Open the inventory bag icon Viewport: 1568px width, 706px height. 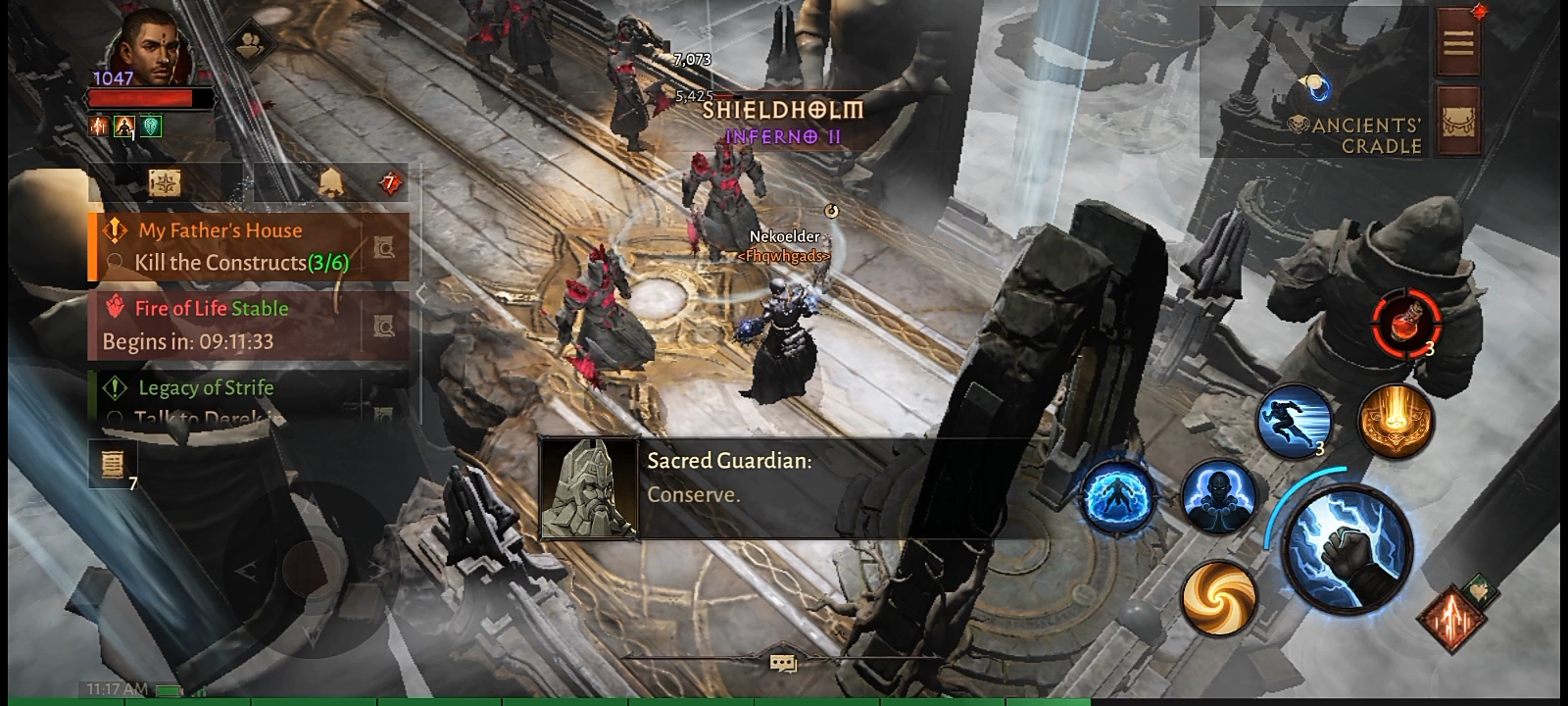tap(1457, 122)
